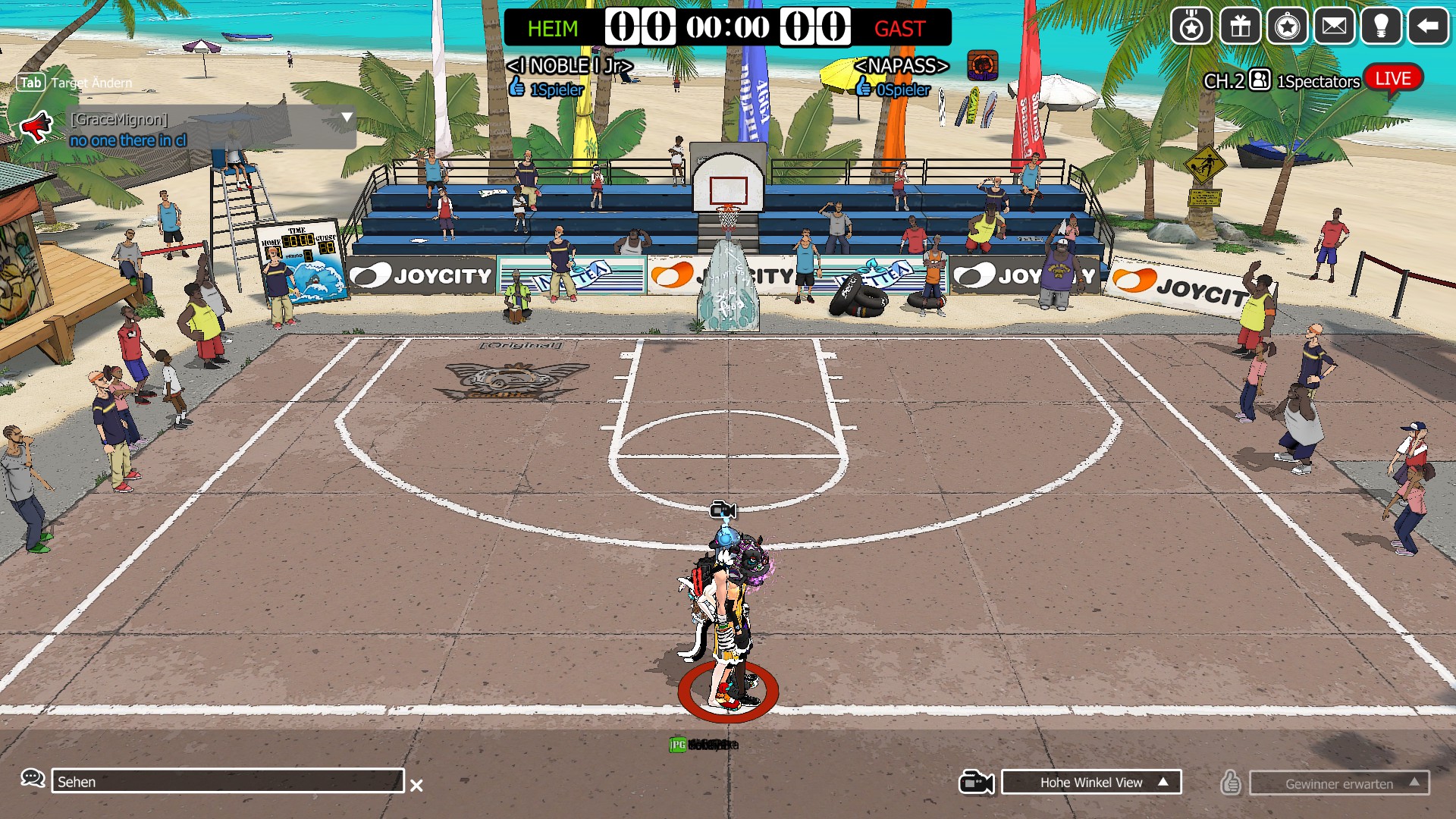
Task: Click the spectator people icon beside CH.2
Action: [1258, 78]
